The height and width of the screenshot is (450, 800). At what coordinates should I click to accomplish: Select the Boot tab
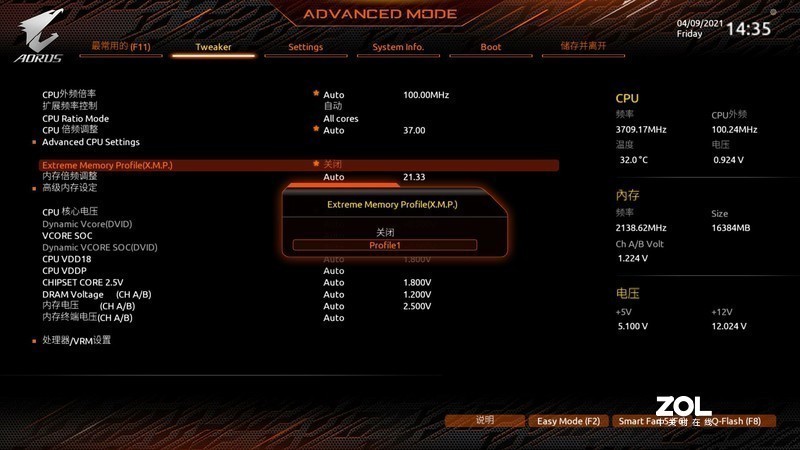(x=491, y=47)
